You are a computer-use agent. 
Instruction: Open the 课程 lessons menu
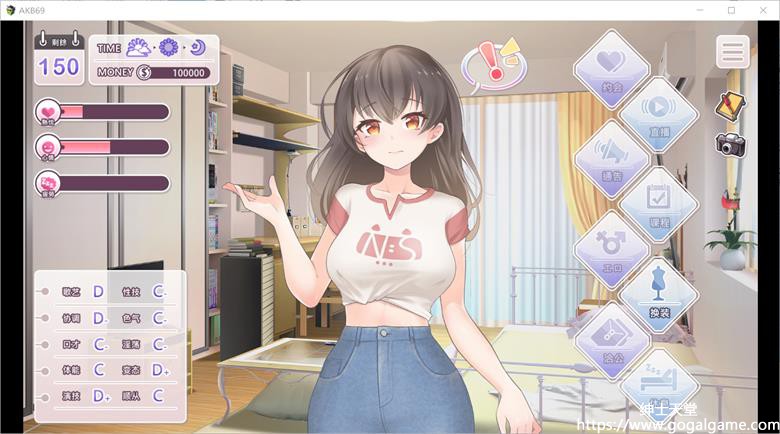point(658,203)
